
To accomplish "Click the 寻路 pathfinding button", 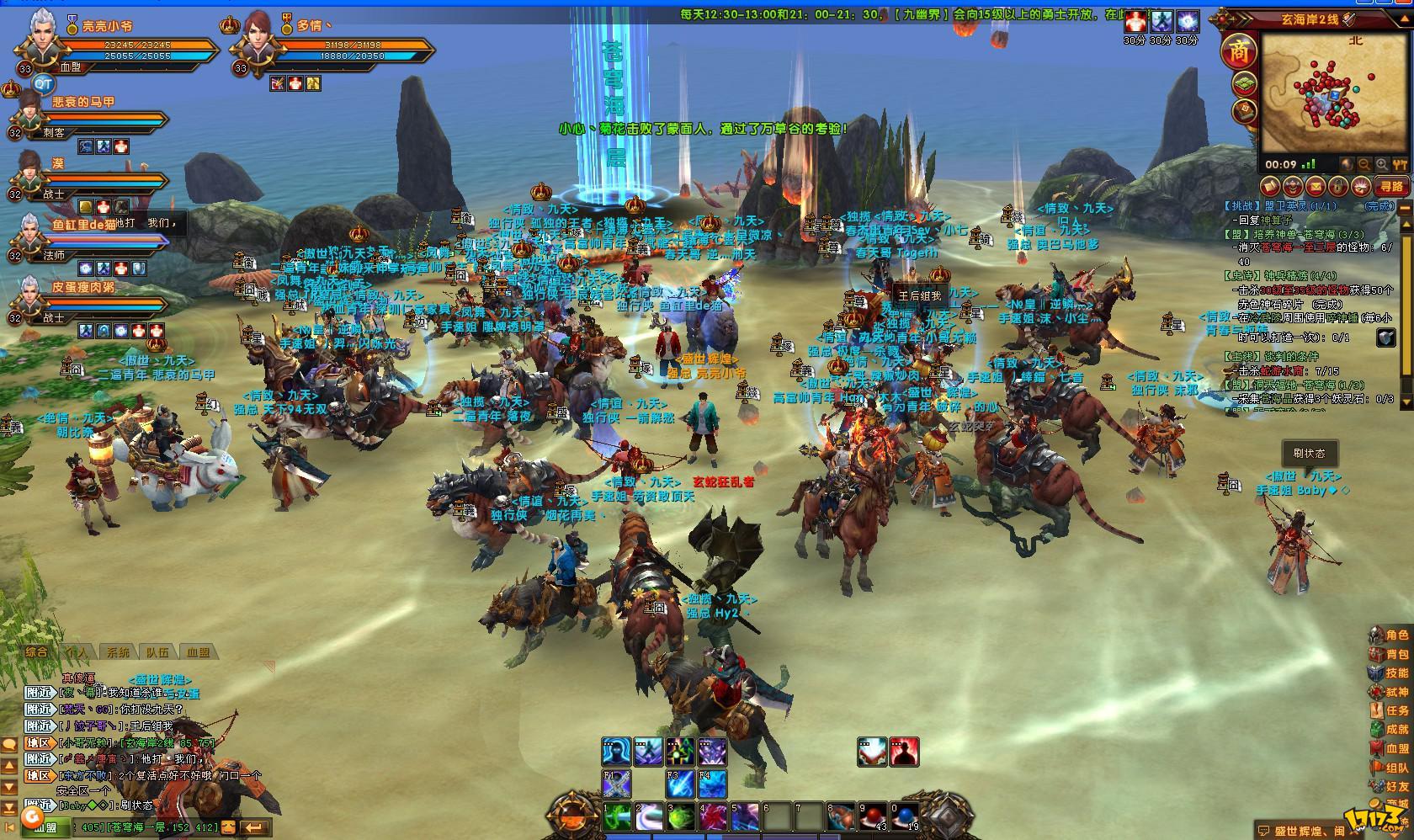I will [x=1390, y=186].
